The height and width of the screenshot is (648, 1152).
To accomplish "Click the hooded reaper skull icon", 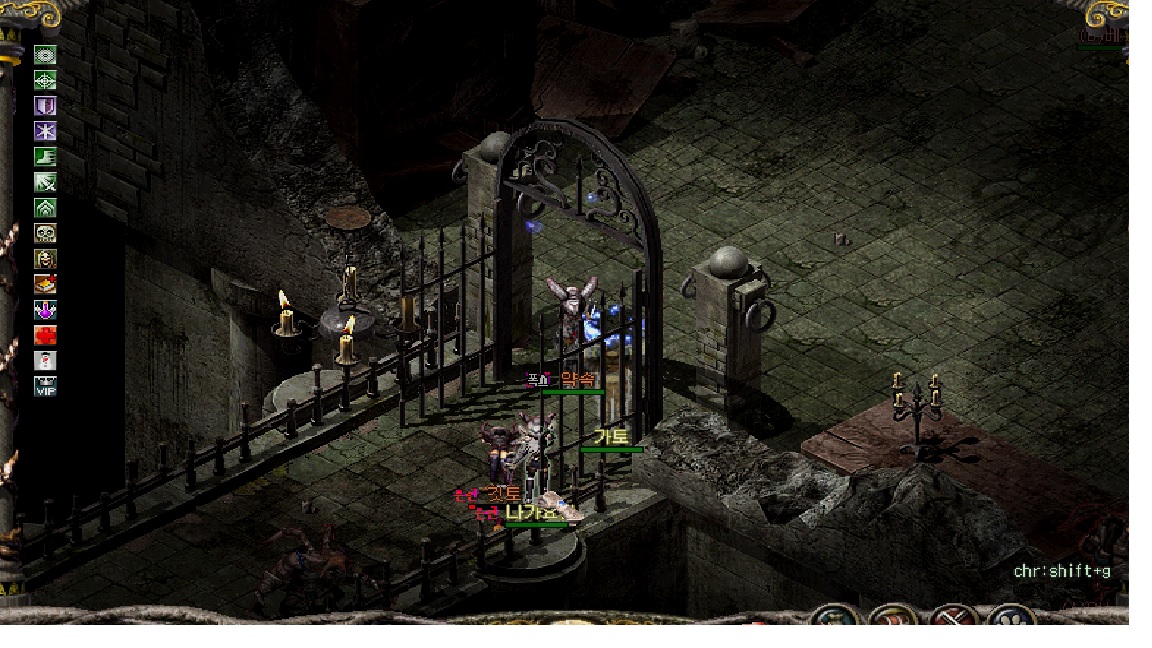I will coord(45,259).
